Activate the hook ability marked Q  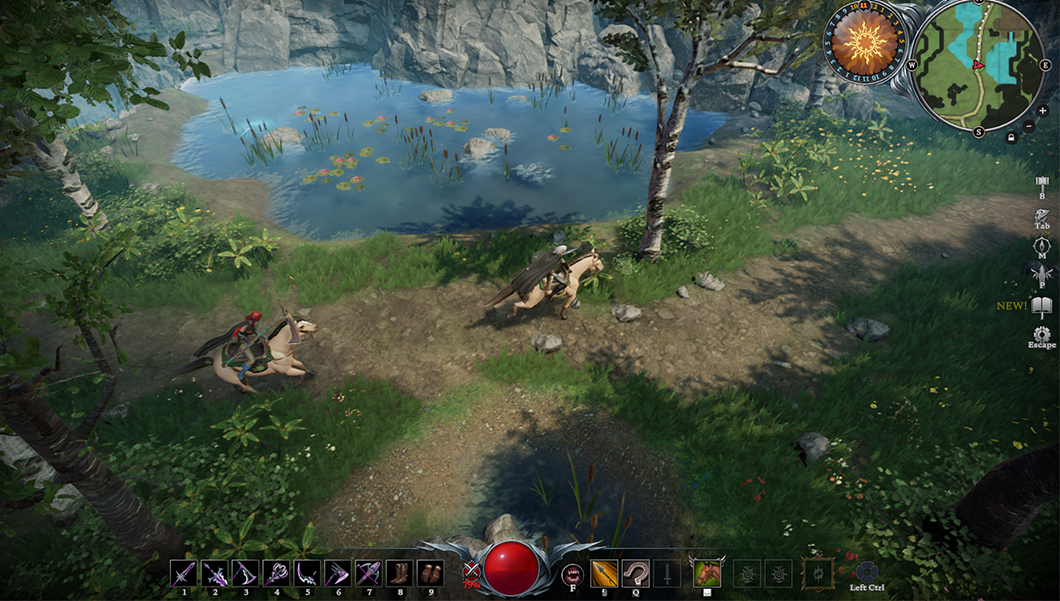point(636,573)
